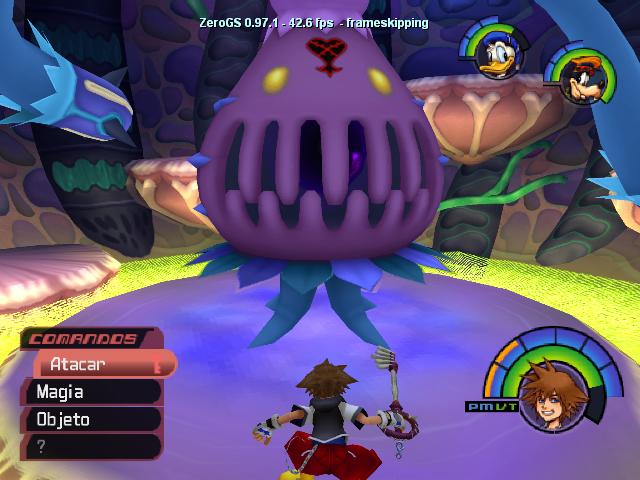The width and height of the screenshot is (640, 480).
Task: Click Goofy's party portrait
Action: click(576, 73)
